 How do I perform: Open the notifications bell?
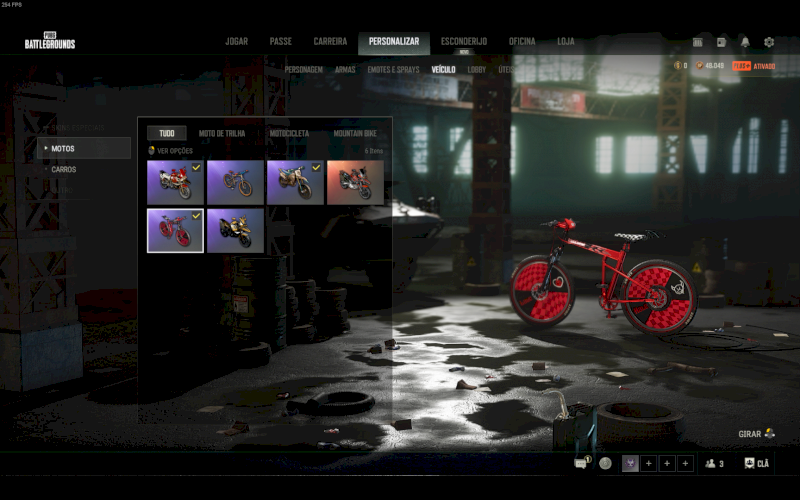(x=745, y=42)
